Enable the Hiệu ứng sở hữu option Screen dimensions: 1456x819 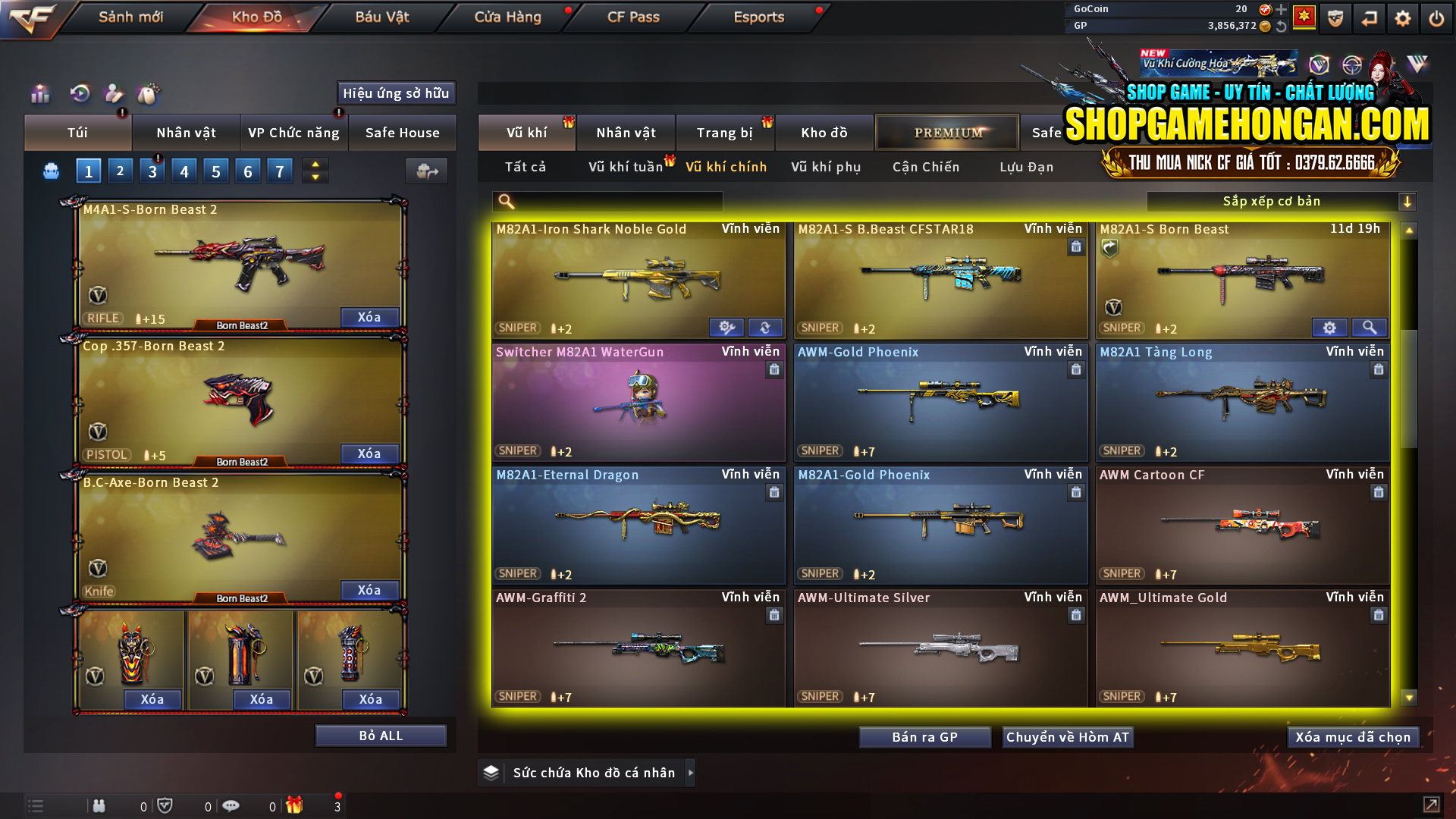tap(395, 93)
